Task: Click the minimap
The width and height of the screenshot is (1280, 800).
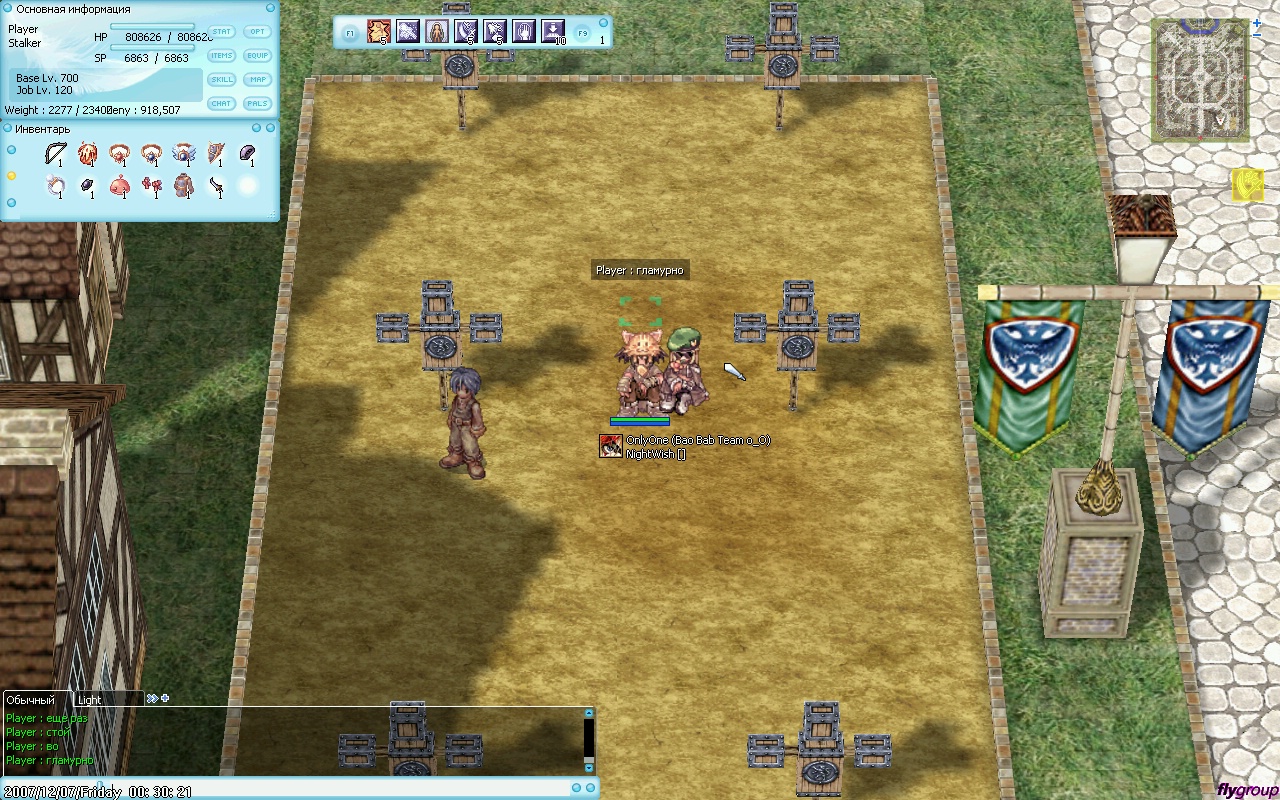Action: pyautogui.click(x=1199, y=80)
